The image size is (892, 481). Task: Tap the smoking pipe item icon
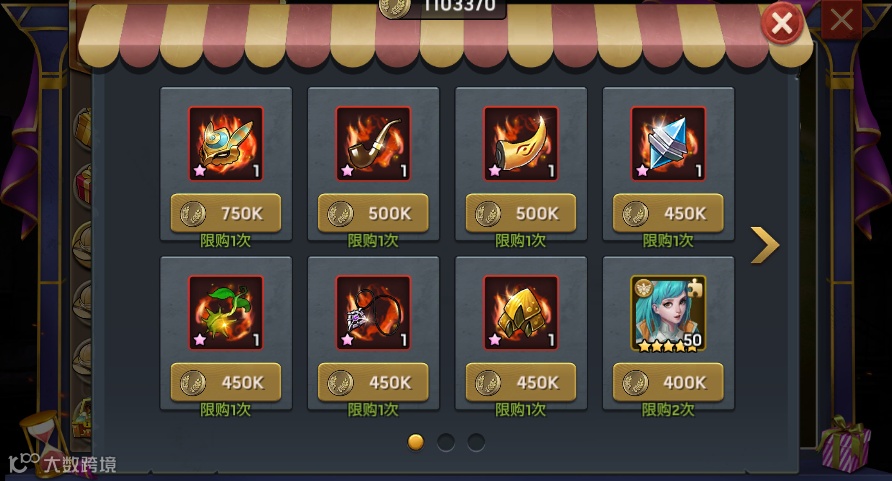(373, 144)
